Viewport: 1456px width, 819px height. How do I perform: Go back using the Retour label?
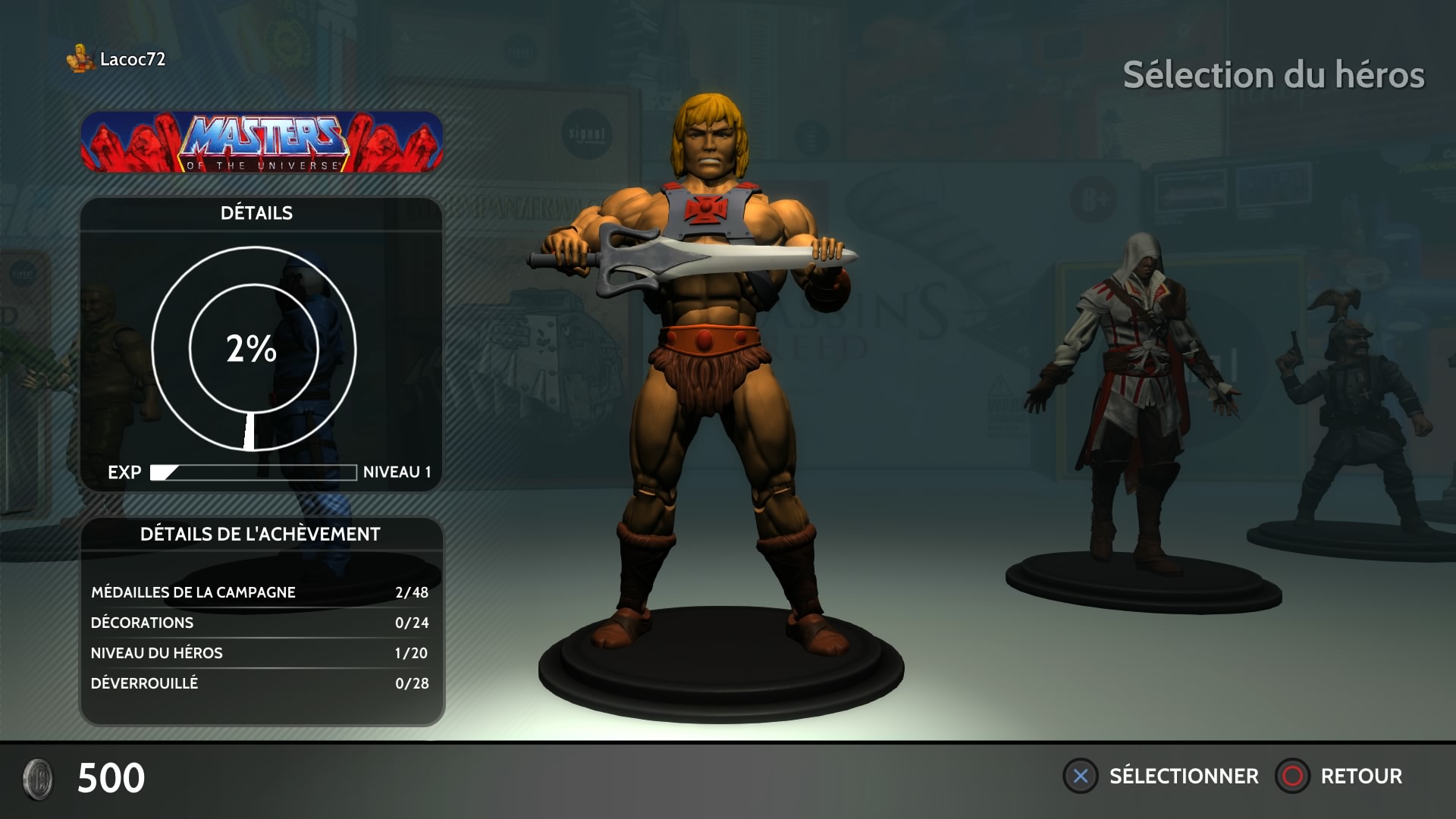coord(1360,776)
